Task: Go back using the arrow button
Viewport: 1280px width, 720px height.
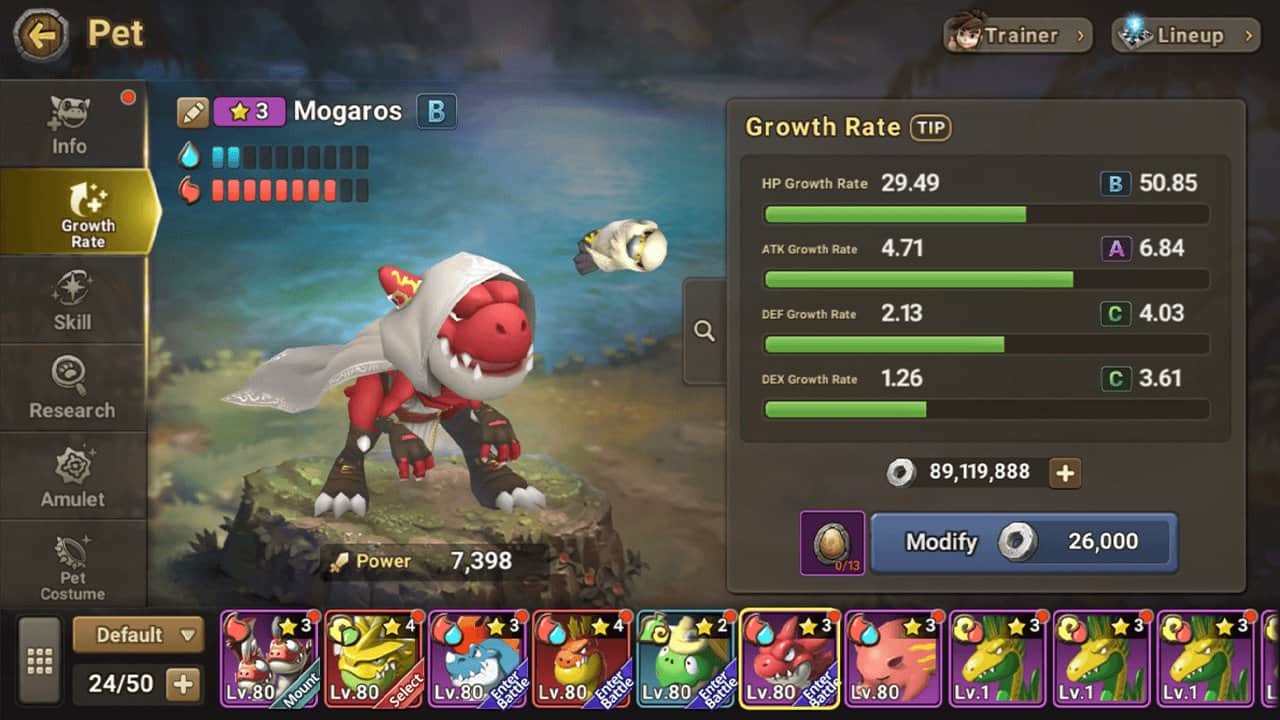Action: tap(41, 37)
